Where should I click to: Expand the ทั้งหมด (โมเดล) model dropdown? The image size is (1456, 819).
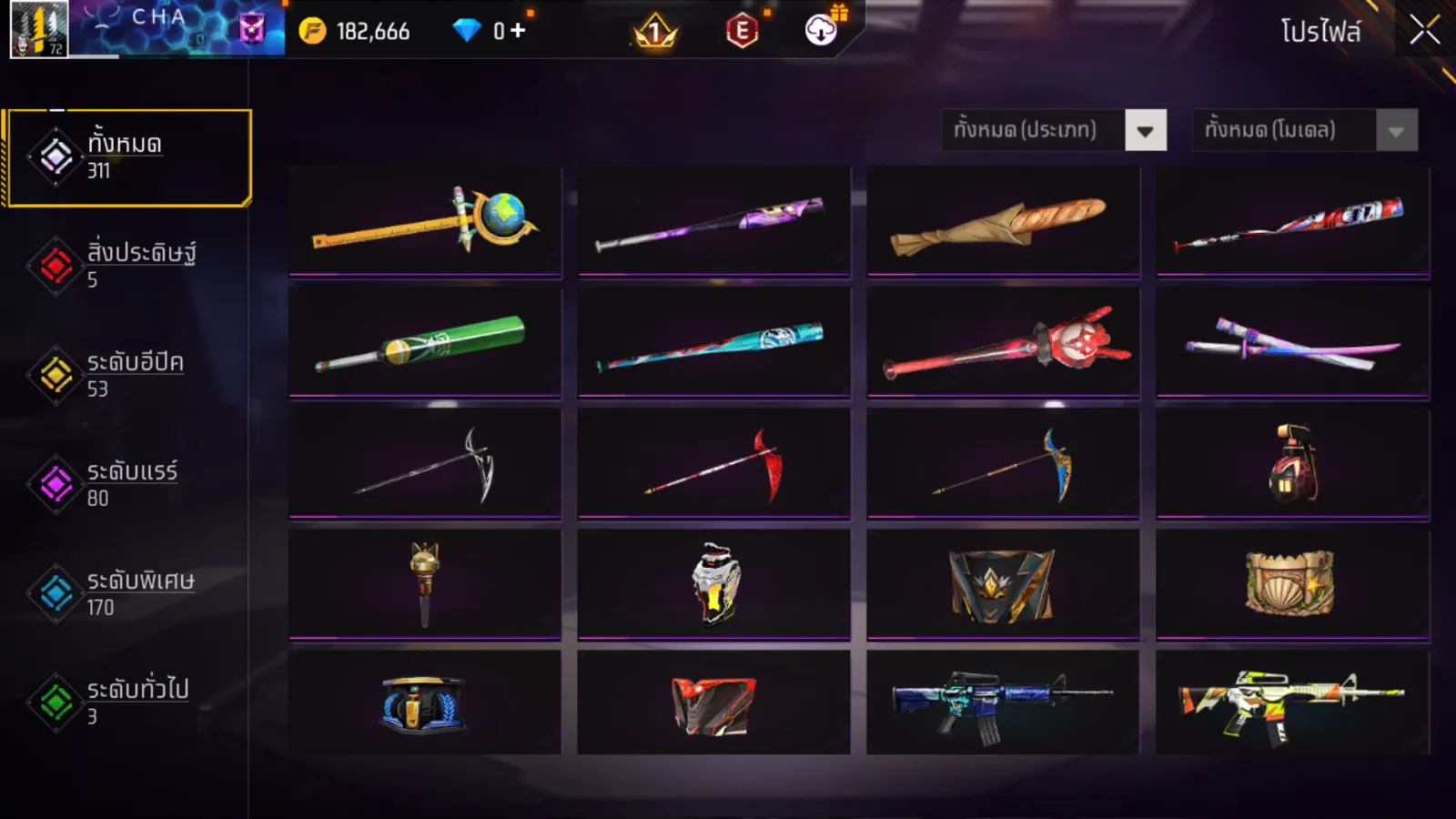(x=1304, y=130)
